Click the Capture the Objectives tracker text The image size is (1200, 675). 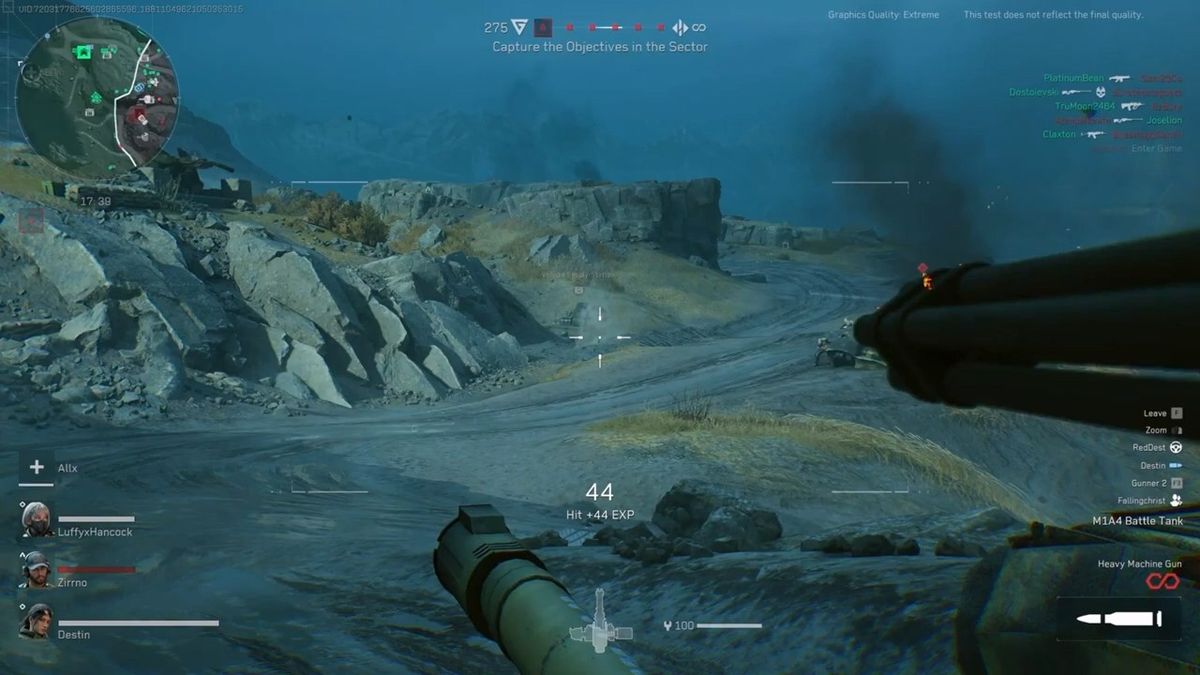coord(600,47)
